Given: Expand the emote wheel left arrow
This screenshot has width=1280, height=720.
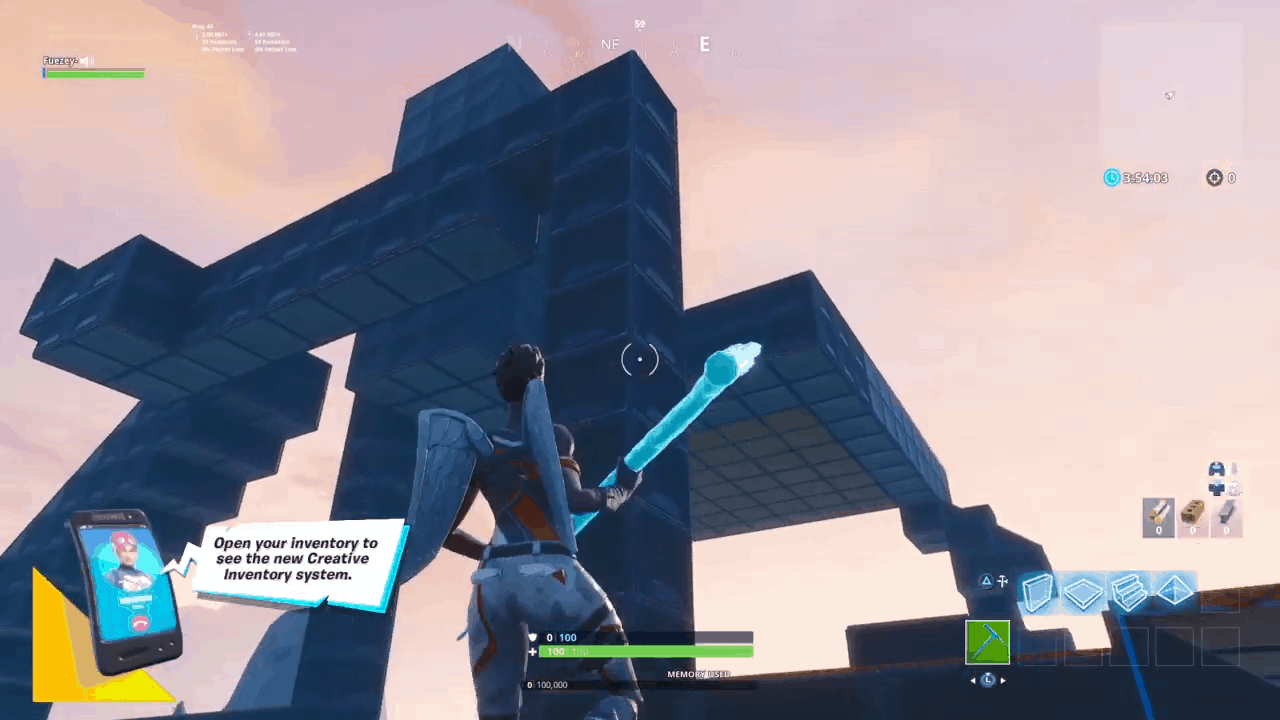Looking at the screenshot, I should (x=973, y=680).
